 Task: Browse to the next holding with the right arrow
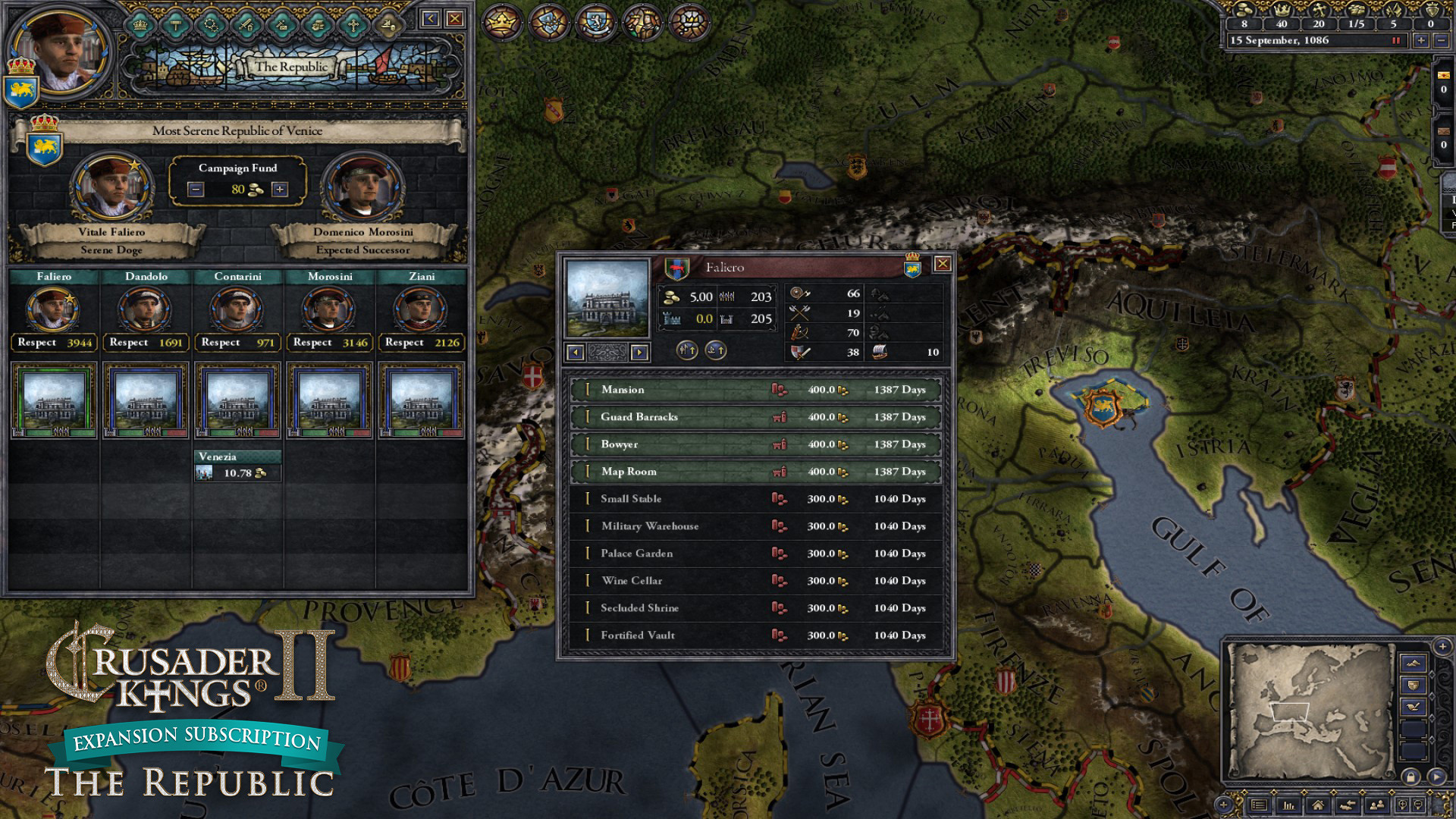(x=639, y=352)
